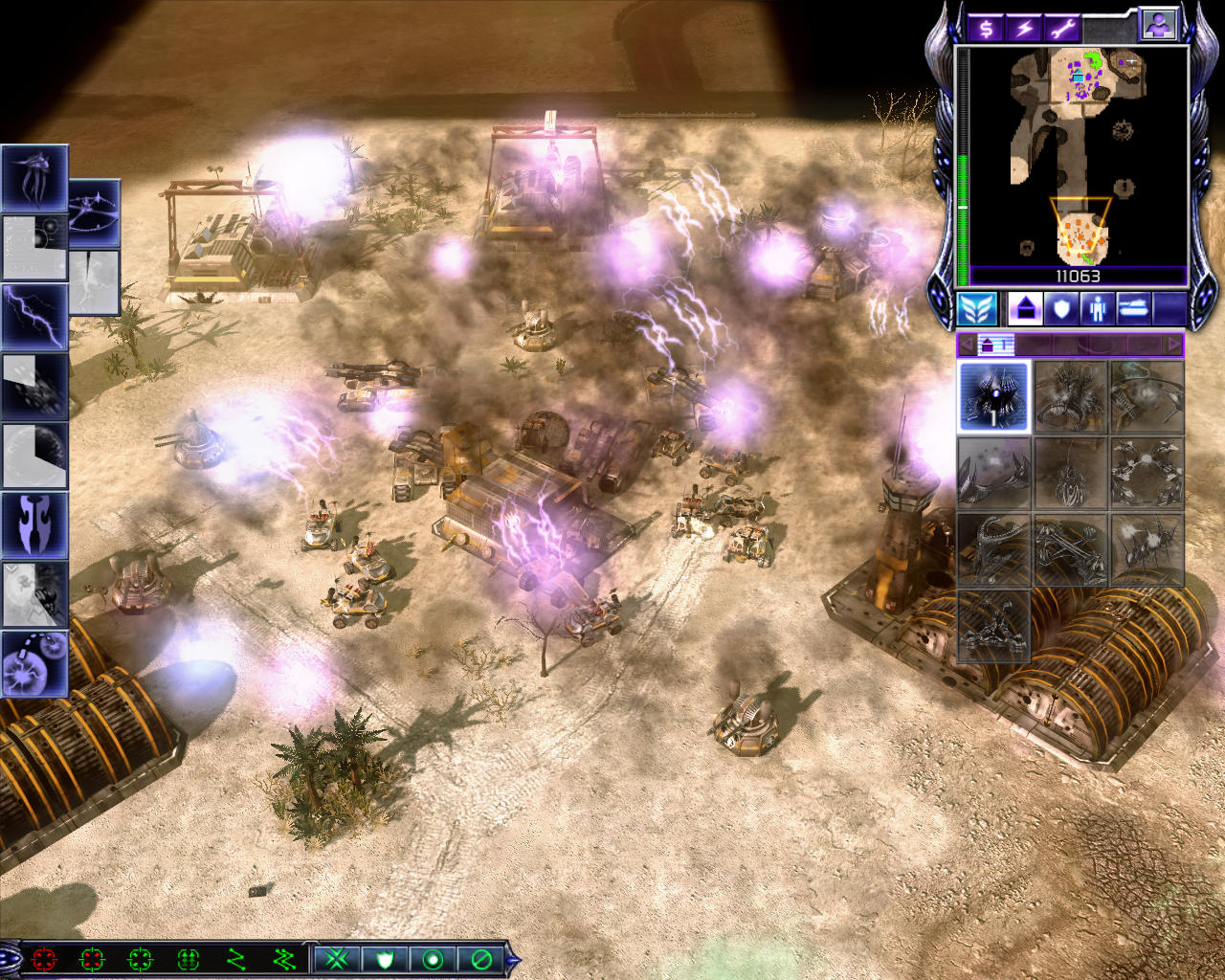Screen dimensions: 1225x980
Task: Activate repair mode with the wrench button
Action: coord(1062,28)
